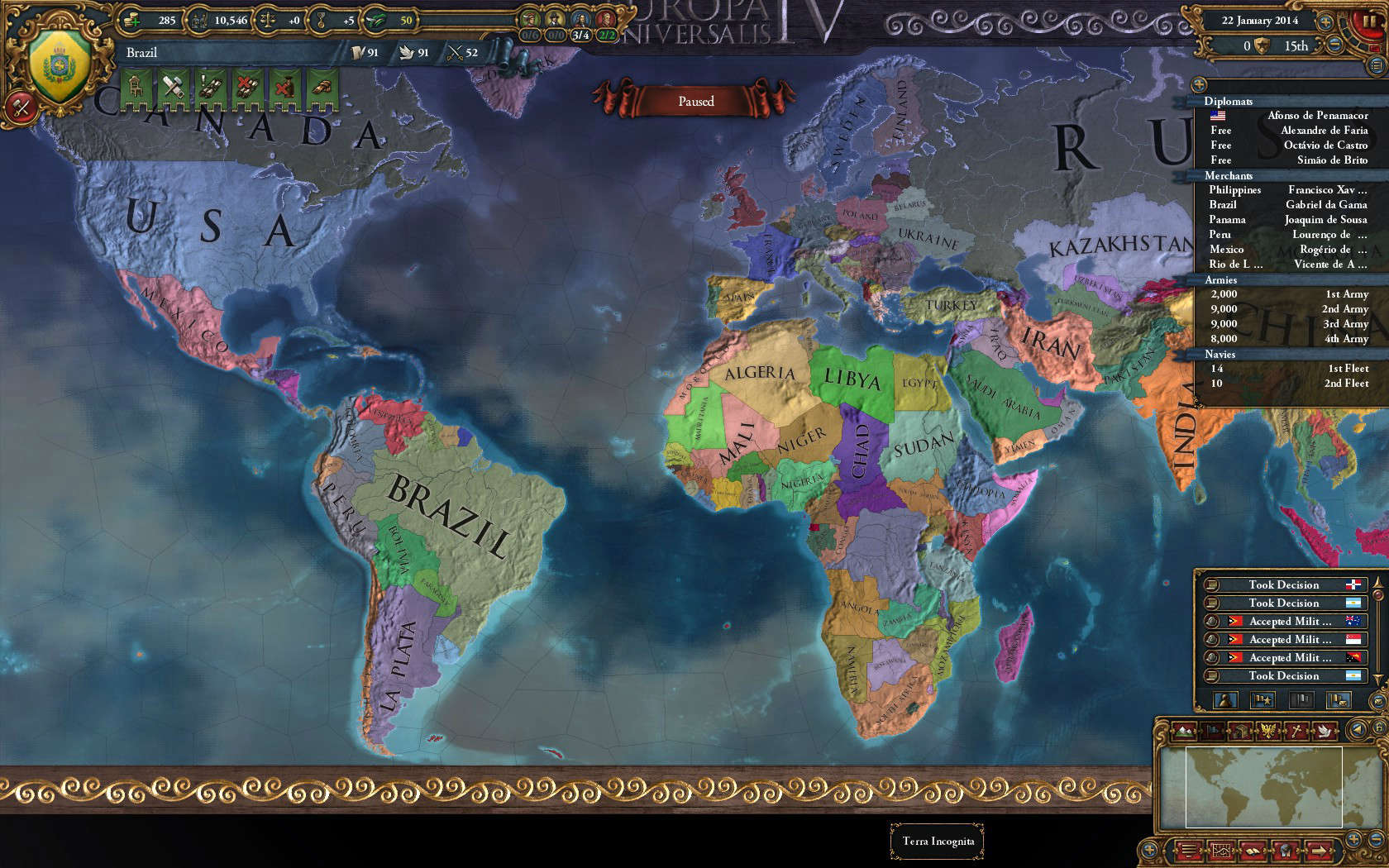This screenshot has width=1389, height=868.
Task: Pause or unpause the game
Action: (x=1370, y=21)
